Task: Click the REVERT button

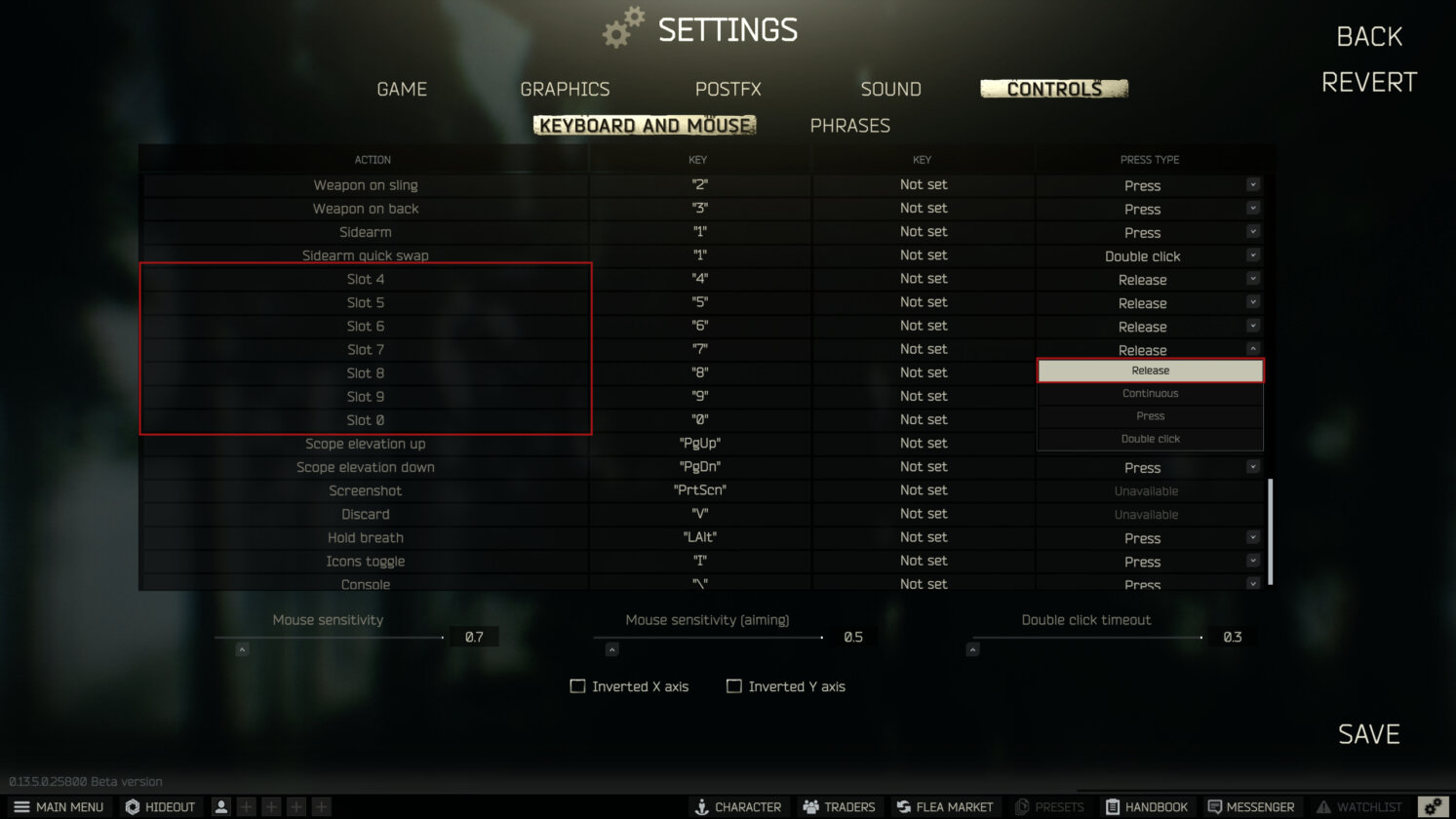Action: 1368,81
